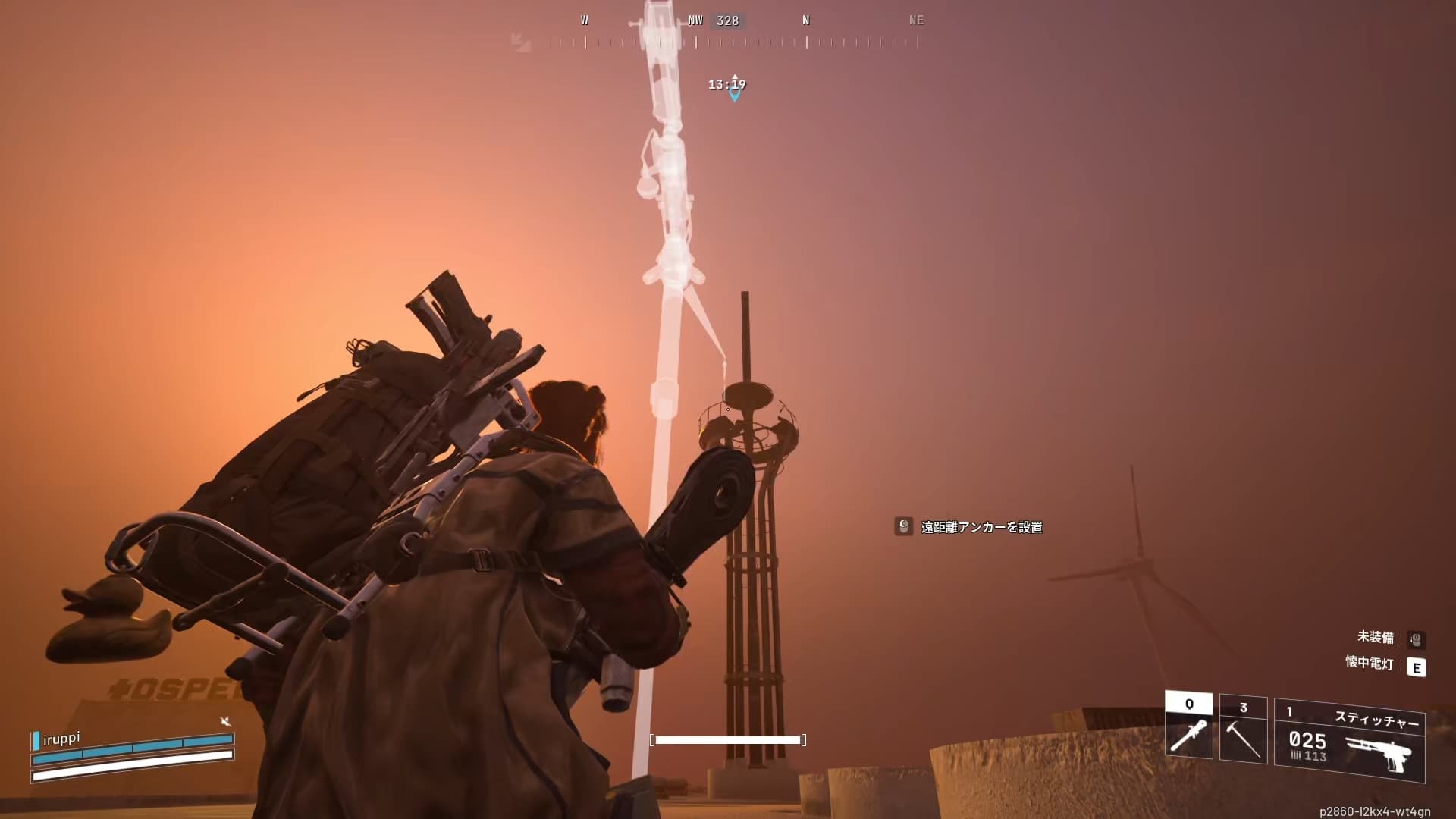1456x819 pixels.
Task: Select the pickaxe in slot 3
Action: [1243, 730]
